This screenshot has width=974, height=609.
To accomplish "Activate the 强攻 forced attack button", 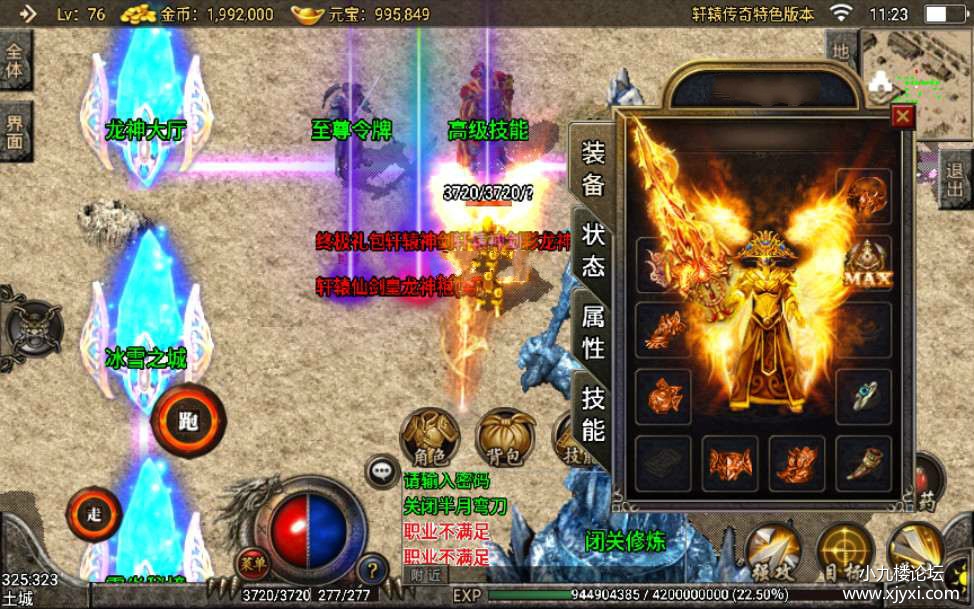I will tap(772, 550).
